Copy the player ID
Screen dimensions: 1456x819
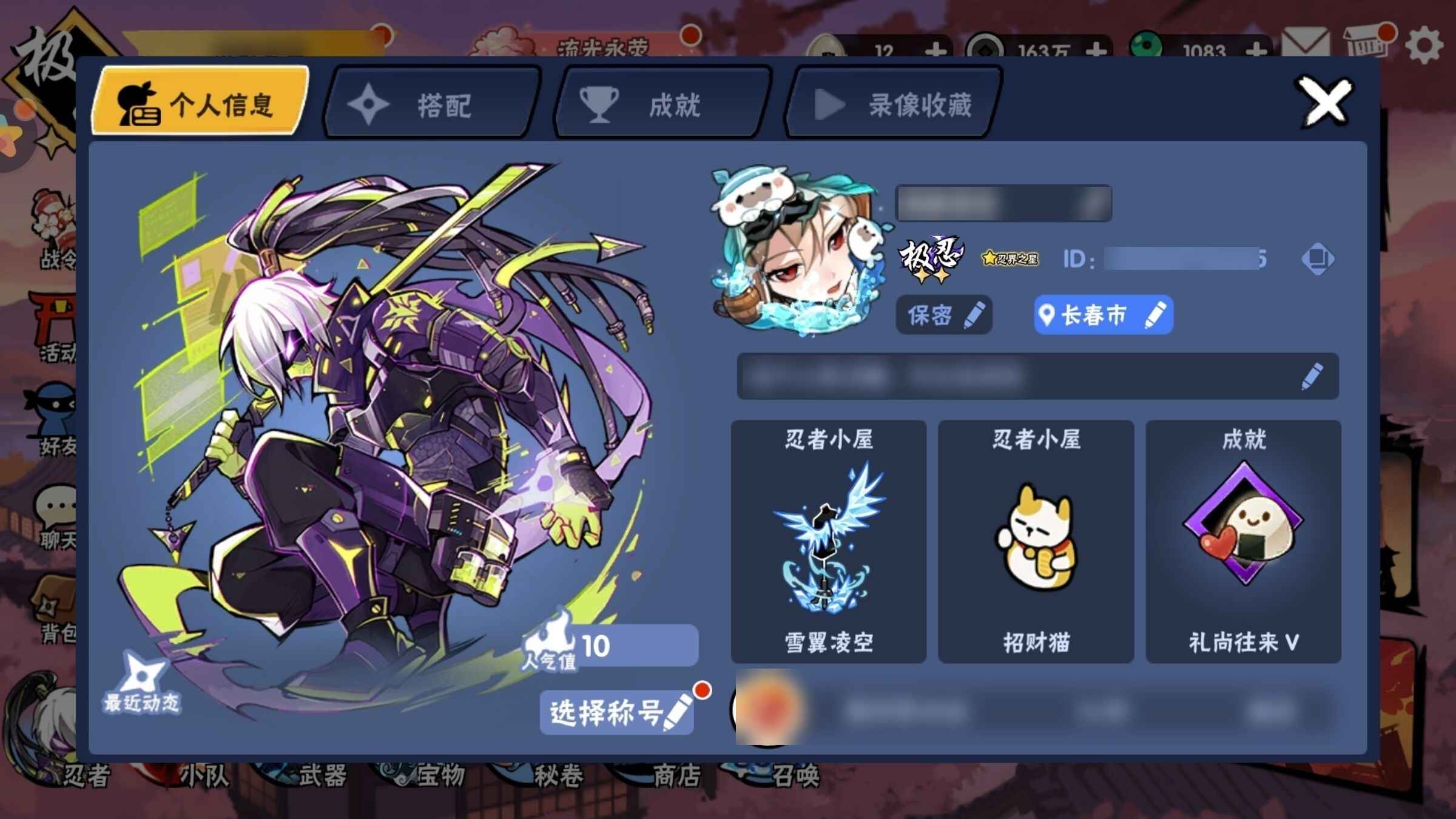click(x=1317, y=259)
